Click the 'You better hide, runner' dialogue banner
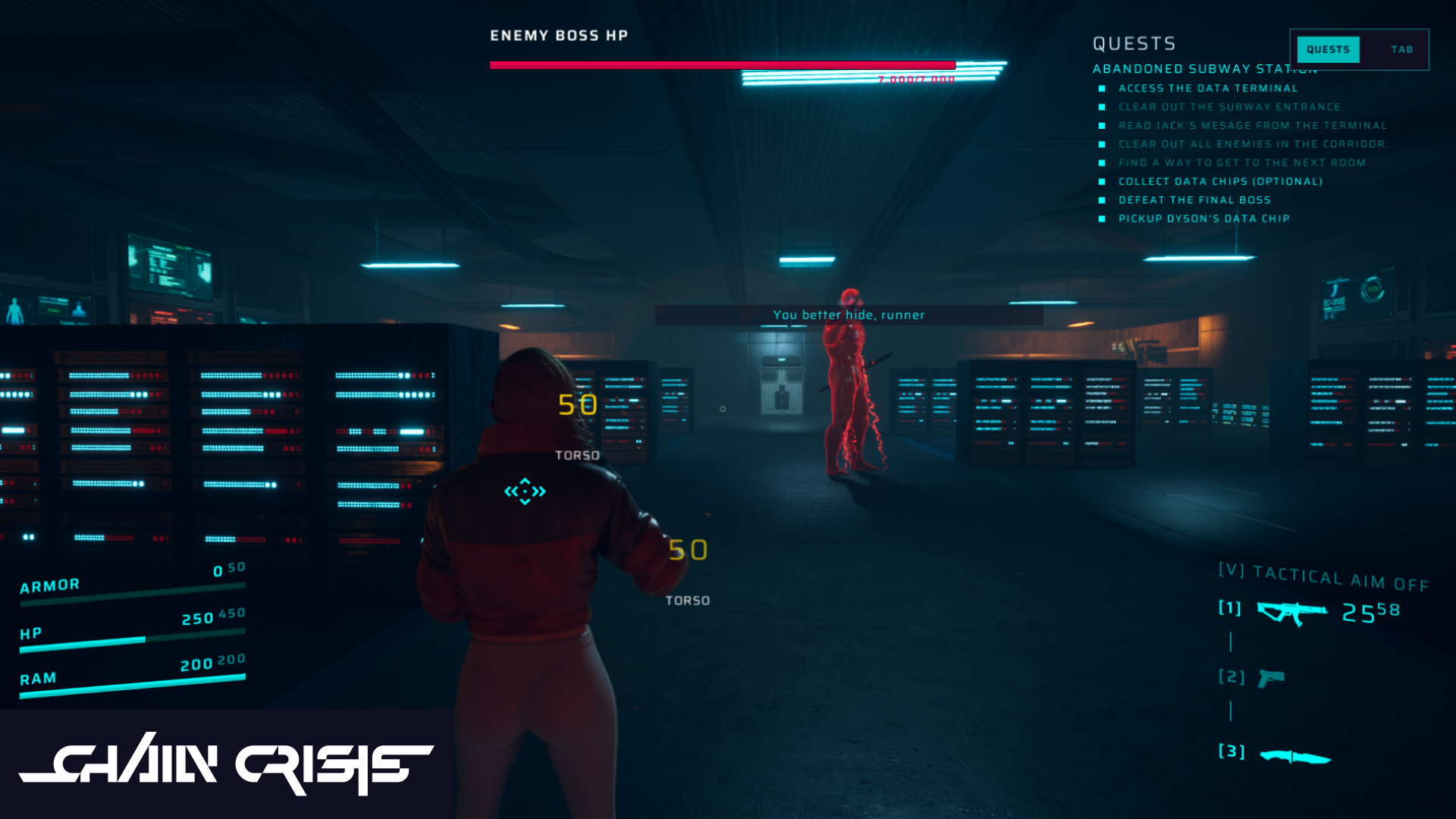This screenshot has width=1456, height=819. 849,314
